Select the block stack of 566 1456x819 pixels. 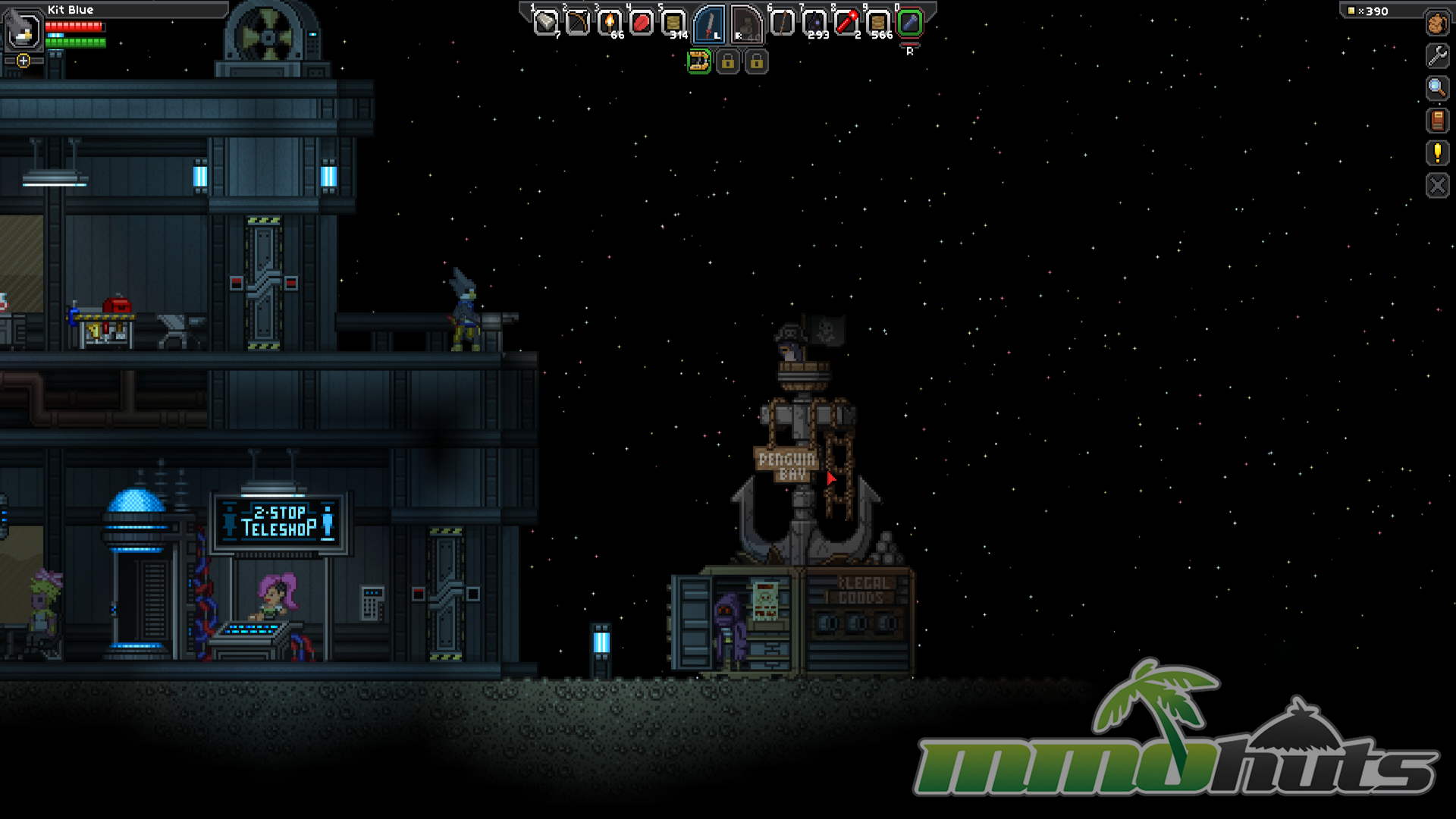pyautogui.click(x=878, y=24)
